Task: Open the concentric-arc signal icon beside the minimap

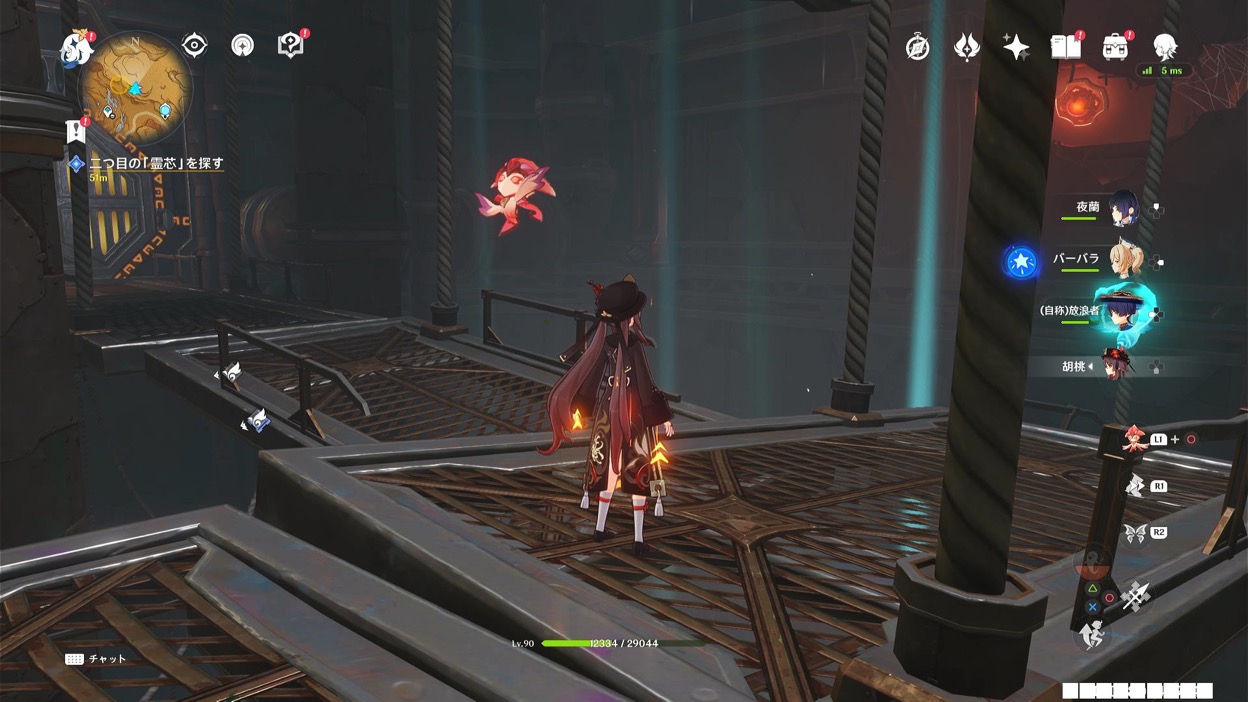Action: (x=242, y=45)
